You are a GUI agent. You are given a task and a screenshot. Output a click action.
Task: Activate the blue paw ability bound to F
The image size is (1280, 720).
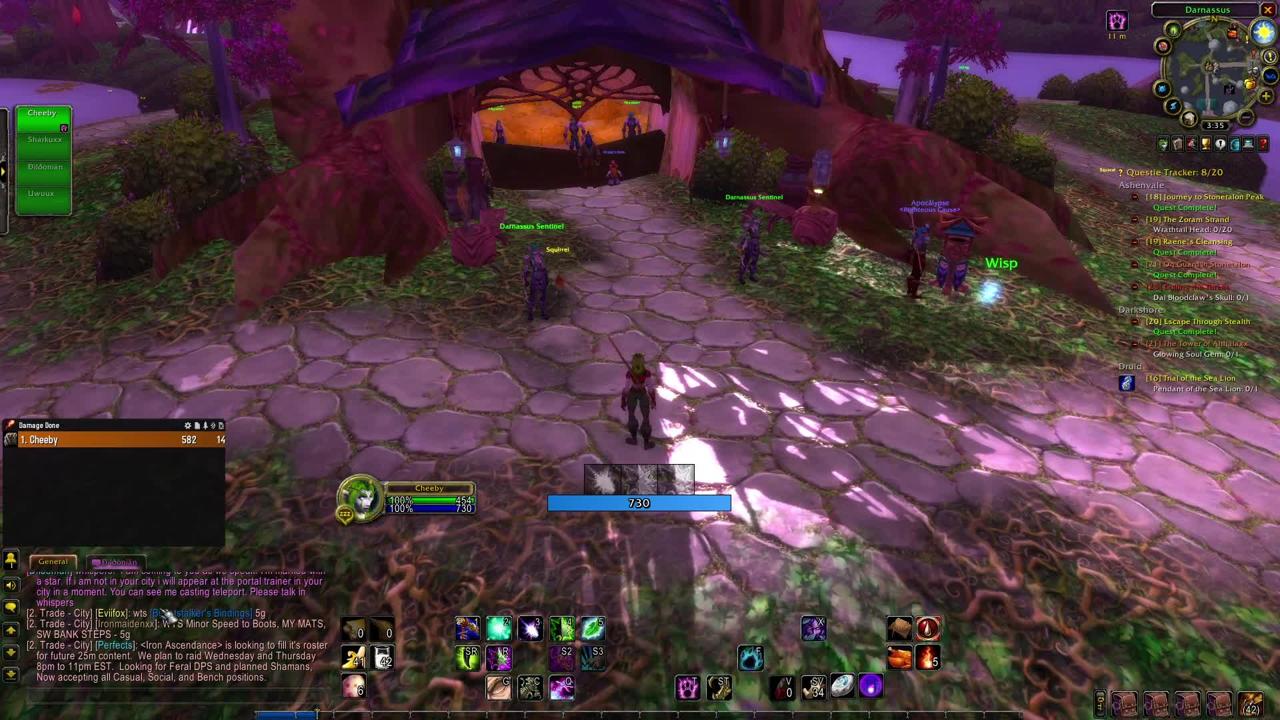[751, 657]
